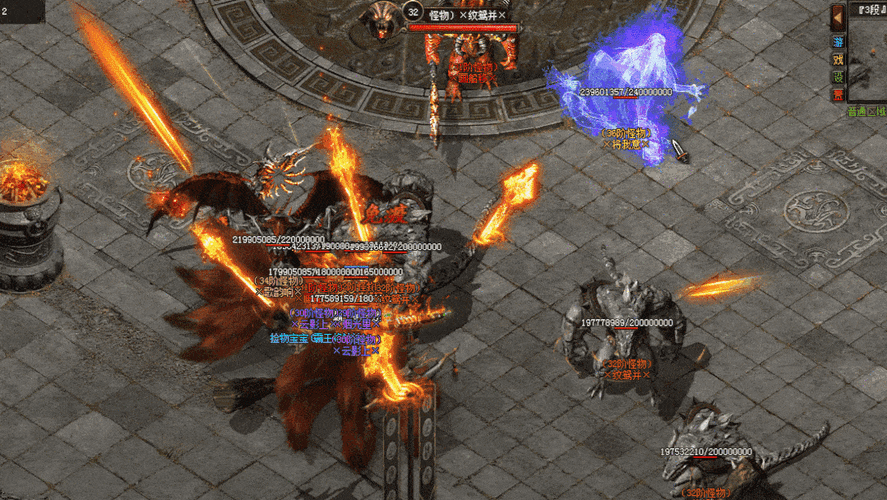Click the red 赛 button
The width and height of the screenshot is (887, 500).
838,94
